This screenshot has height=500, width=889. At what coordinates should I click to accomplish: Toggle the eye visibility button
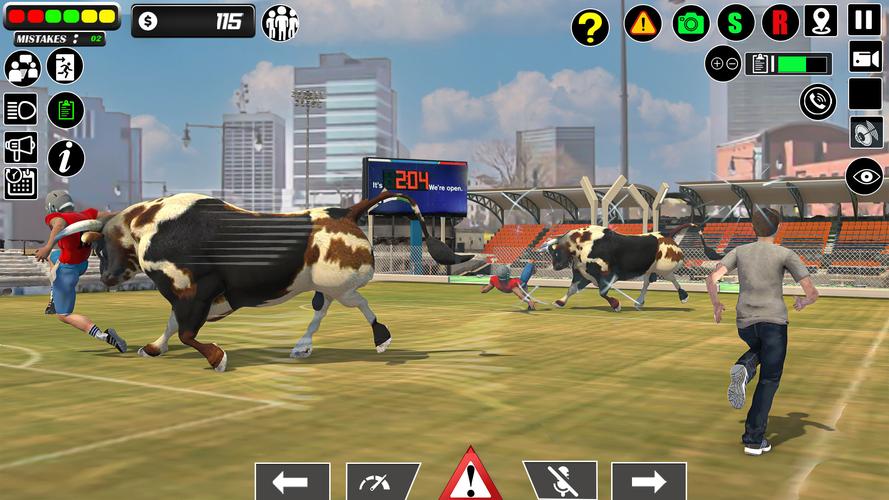tap(864, 176)
